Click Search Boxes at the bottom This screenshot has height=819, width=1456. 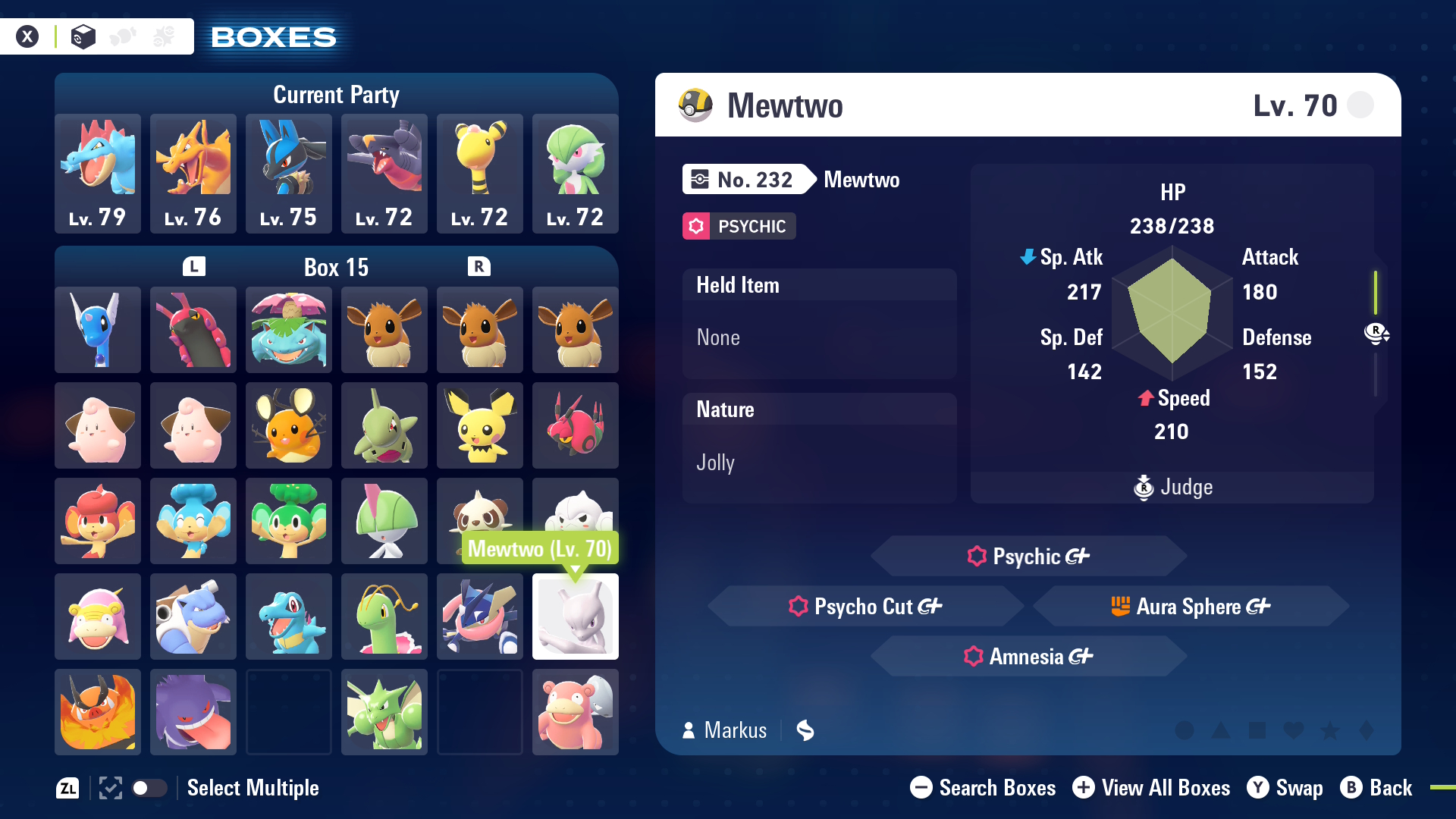click(982, 788)
